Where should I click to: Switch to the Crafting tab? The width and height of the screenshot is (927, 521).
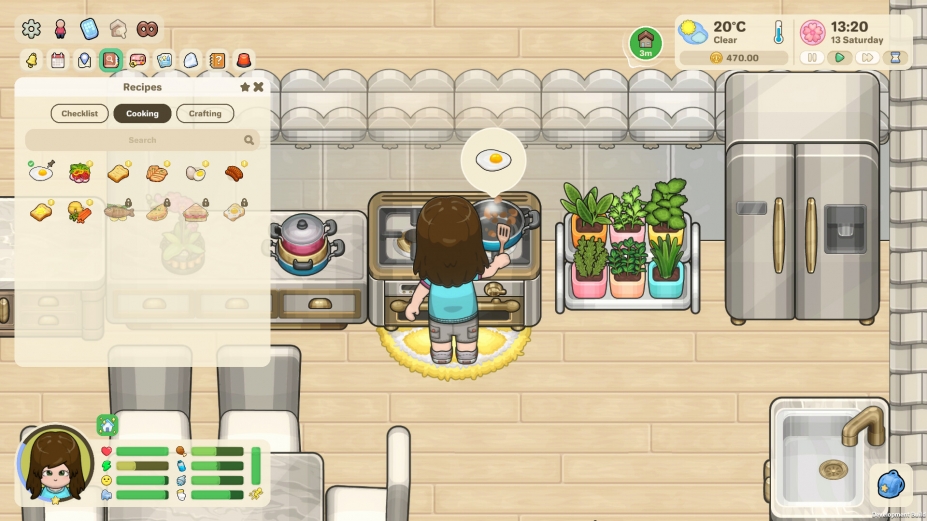[x=205, y=114]
